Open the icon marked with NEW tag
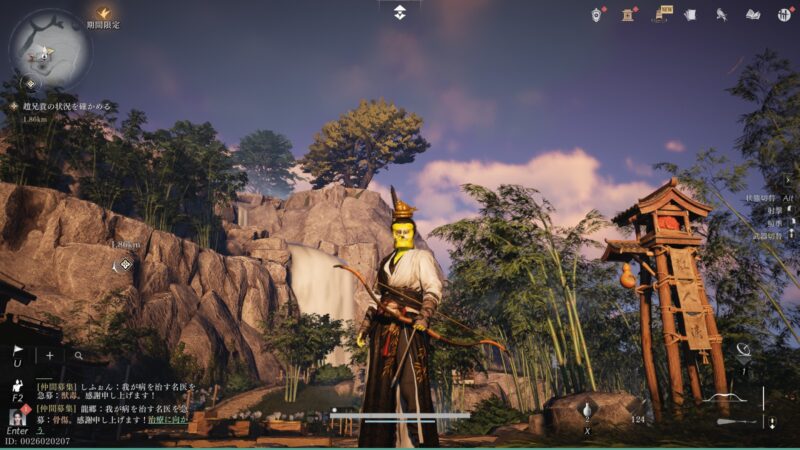 pos(662,14)
